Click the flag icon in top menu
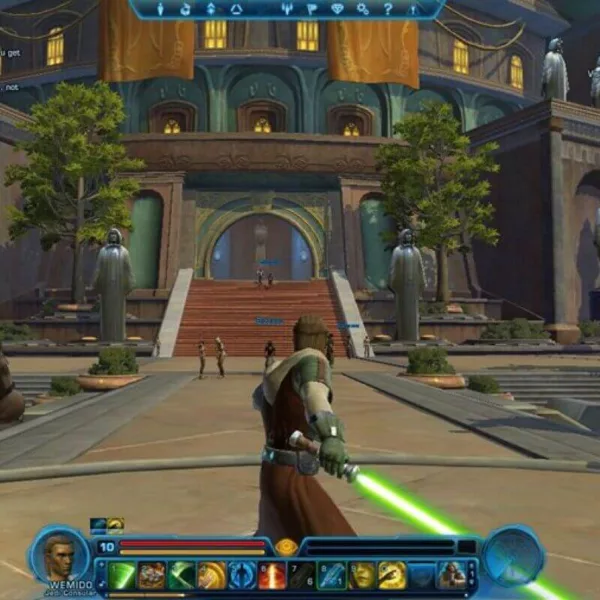The image size is (600, 600). (311, 9)
